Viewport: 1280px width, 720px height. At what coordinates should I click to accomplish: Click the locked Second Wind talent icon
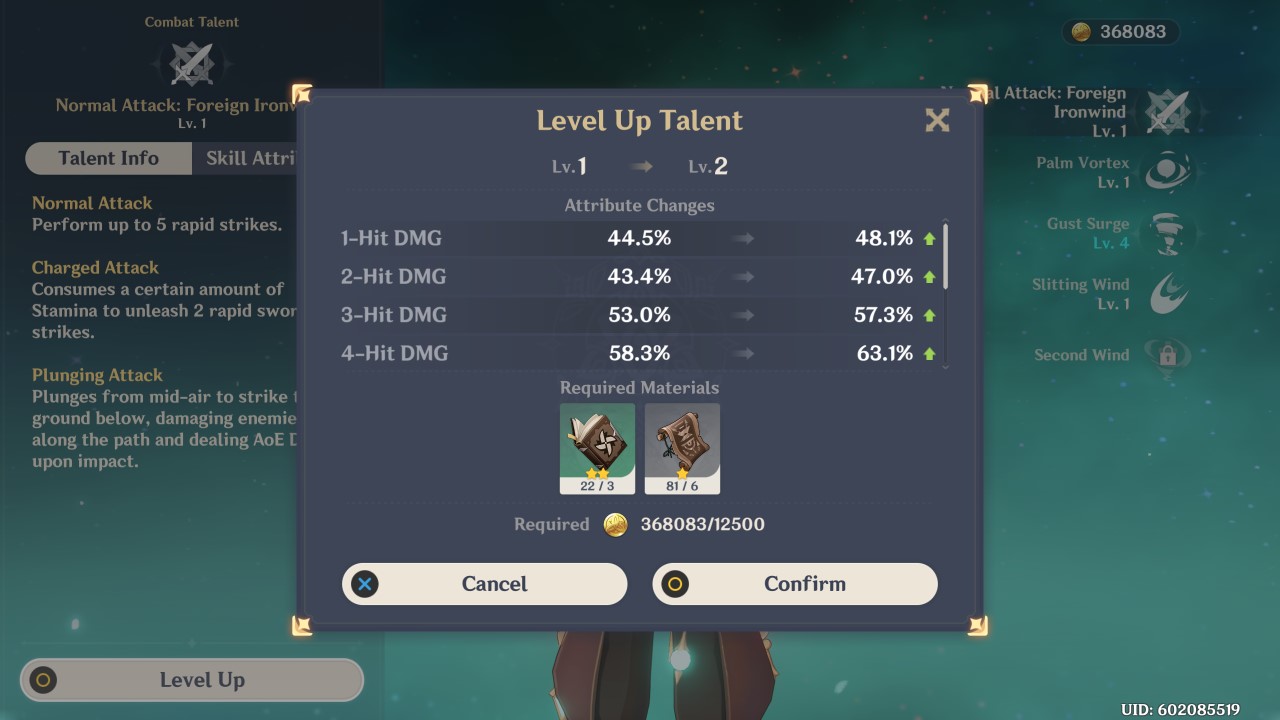pos(1168,354)
